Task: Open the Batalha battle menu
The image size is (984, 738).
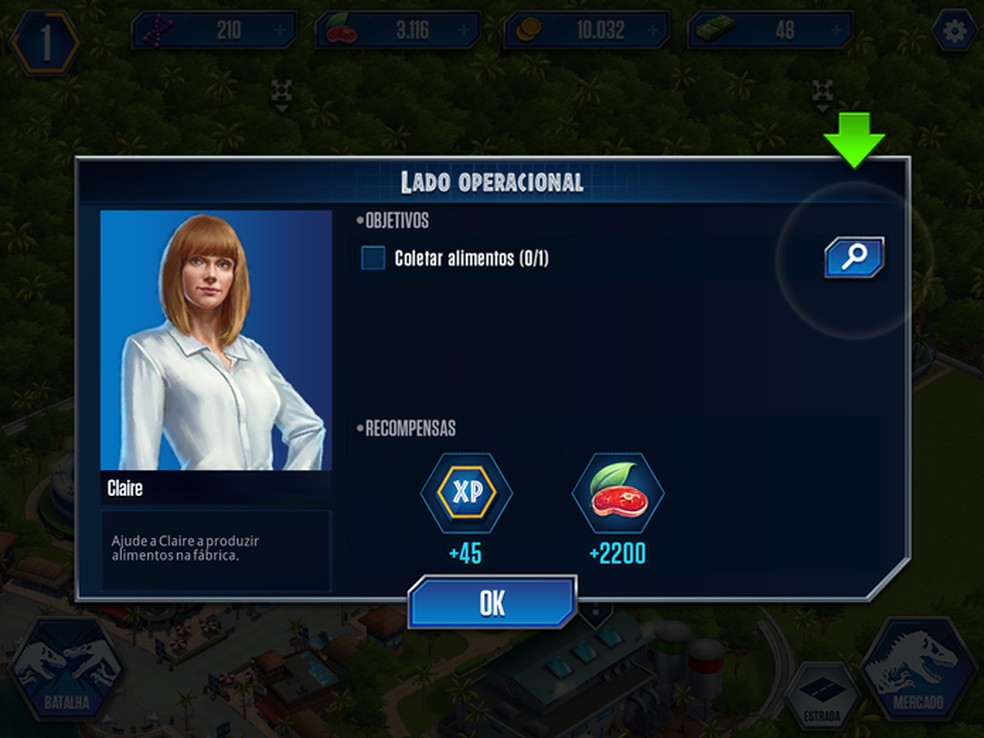Action: (x=67, y=669)
